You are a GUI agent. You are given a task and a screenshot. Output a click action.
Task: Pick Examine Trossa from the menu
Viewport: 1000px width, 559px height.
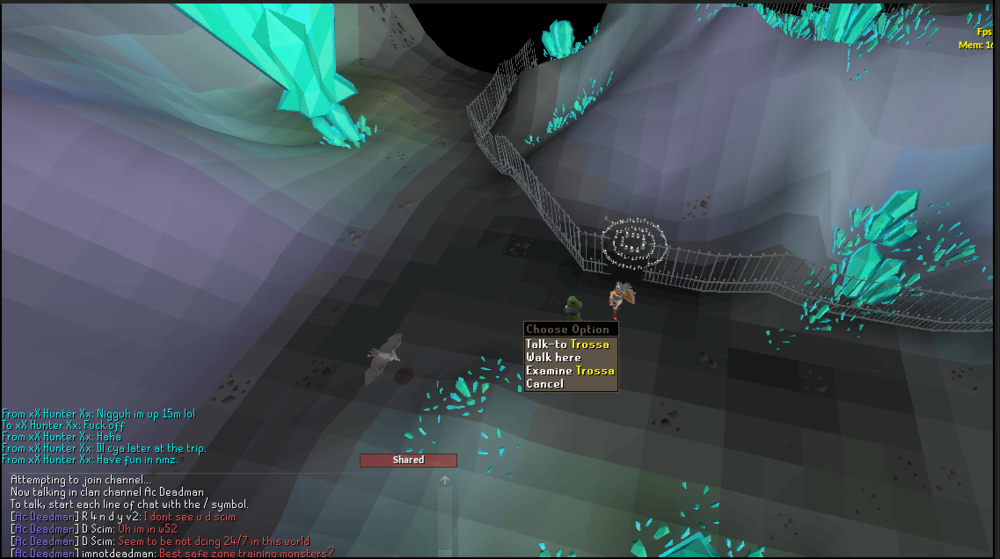coord(570,370)
